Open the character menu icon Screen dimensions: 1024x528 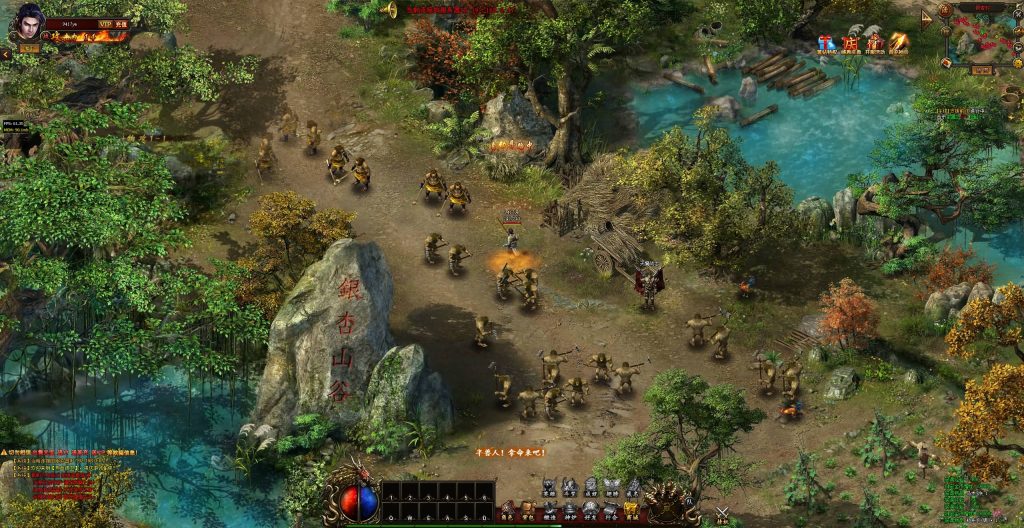[x=507, y=509]
